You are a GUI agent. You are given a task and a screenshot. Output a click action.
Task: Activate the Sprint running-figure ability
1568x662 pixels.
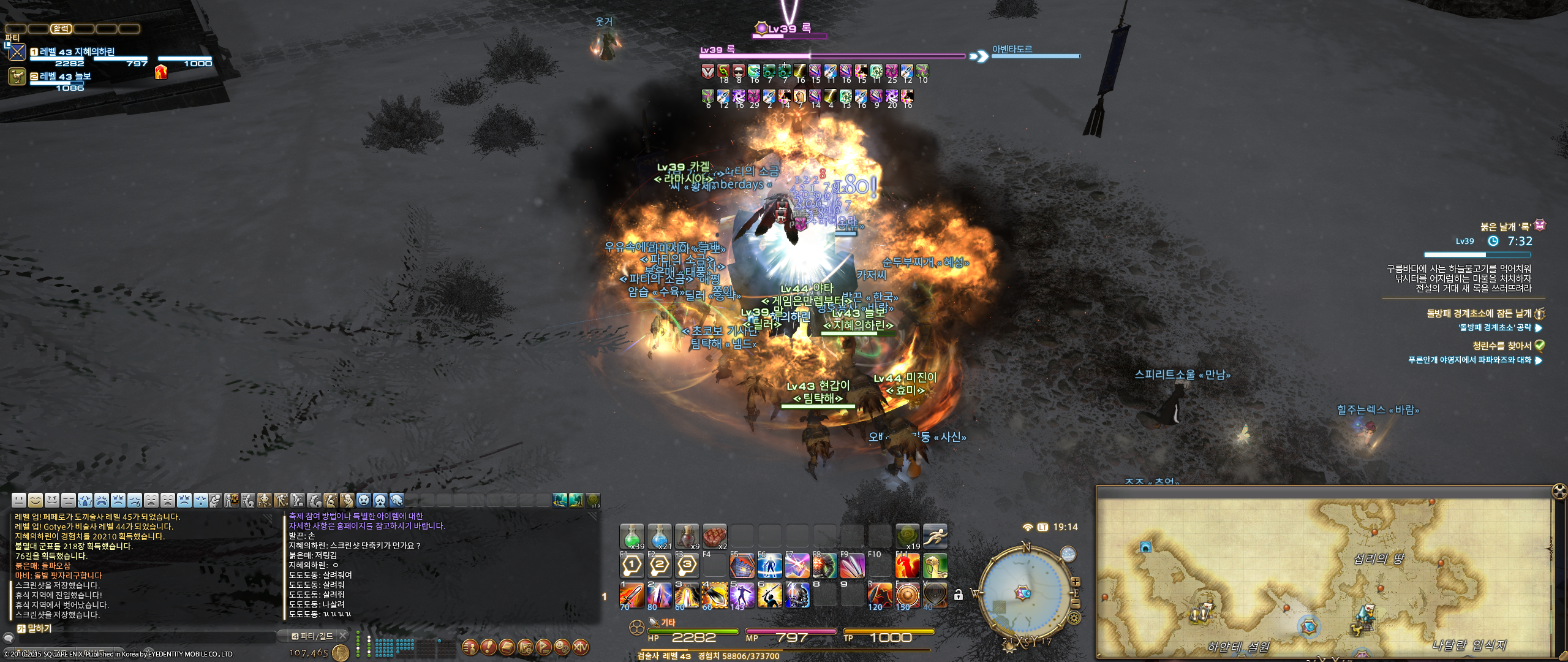tap(935, 536)
